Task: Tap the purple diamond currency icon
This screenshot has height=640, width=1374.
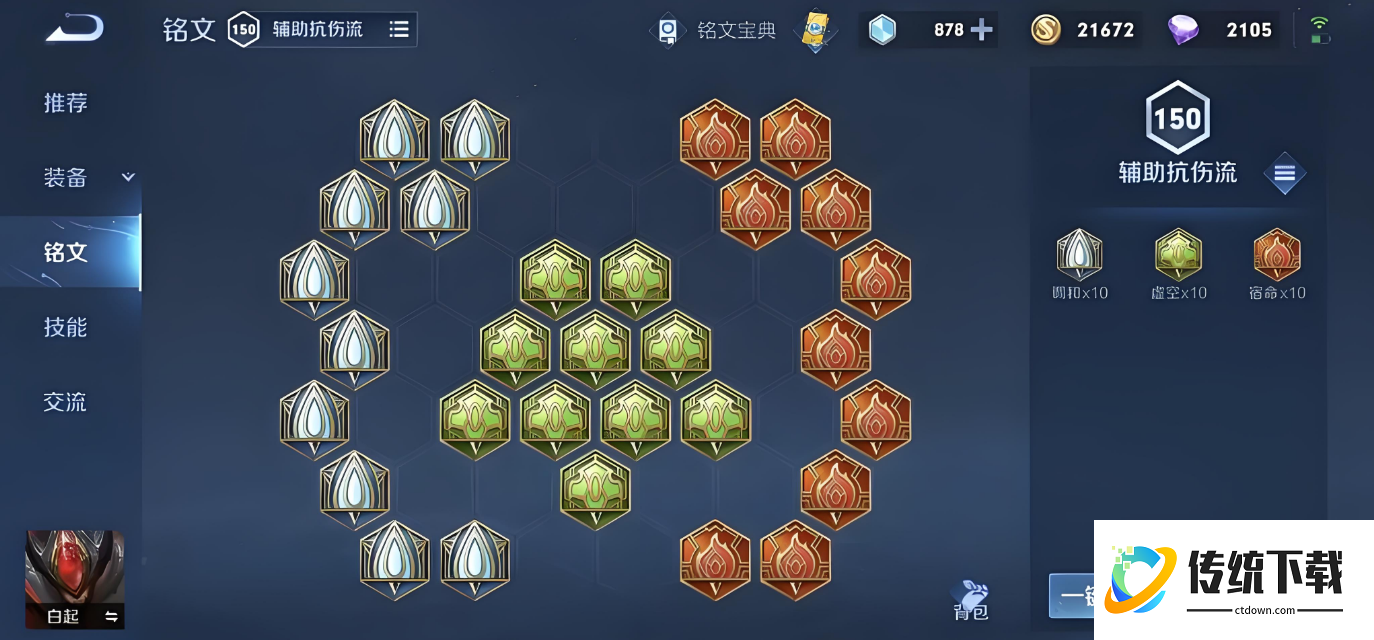Action: coord(1183,30)
